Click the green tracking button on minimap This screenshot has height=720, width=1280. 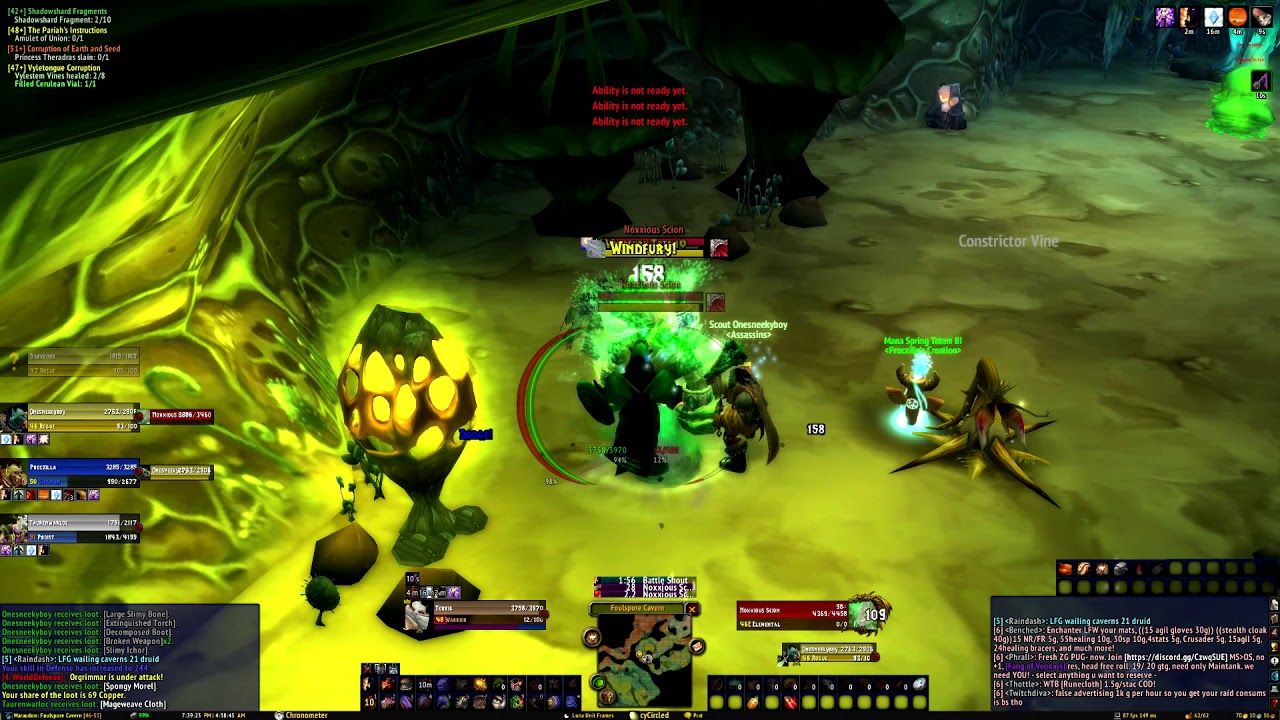[598, 683]
